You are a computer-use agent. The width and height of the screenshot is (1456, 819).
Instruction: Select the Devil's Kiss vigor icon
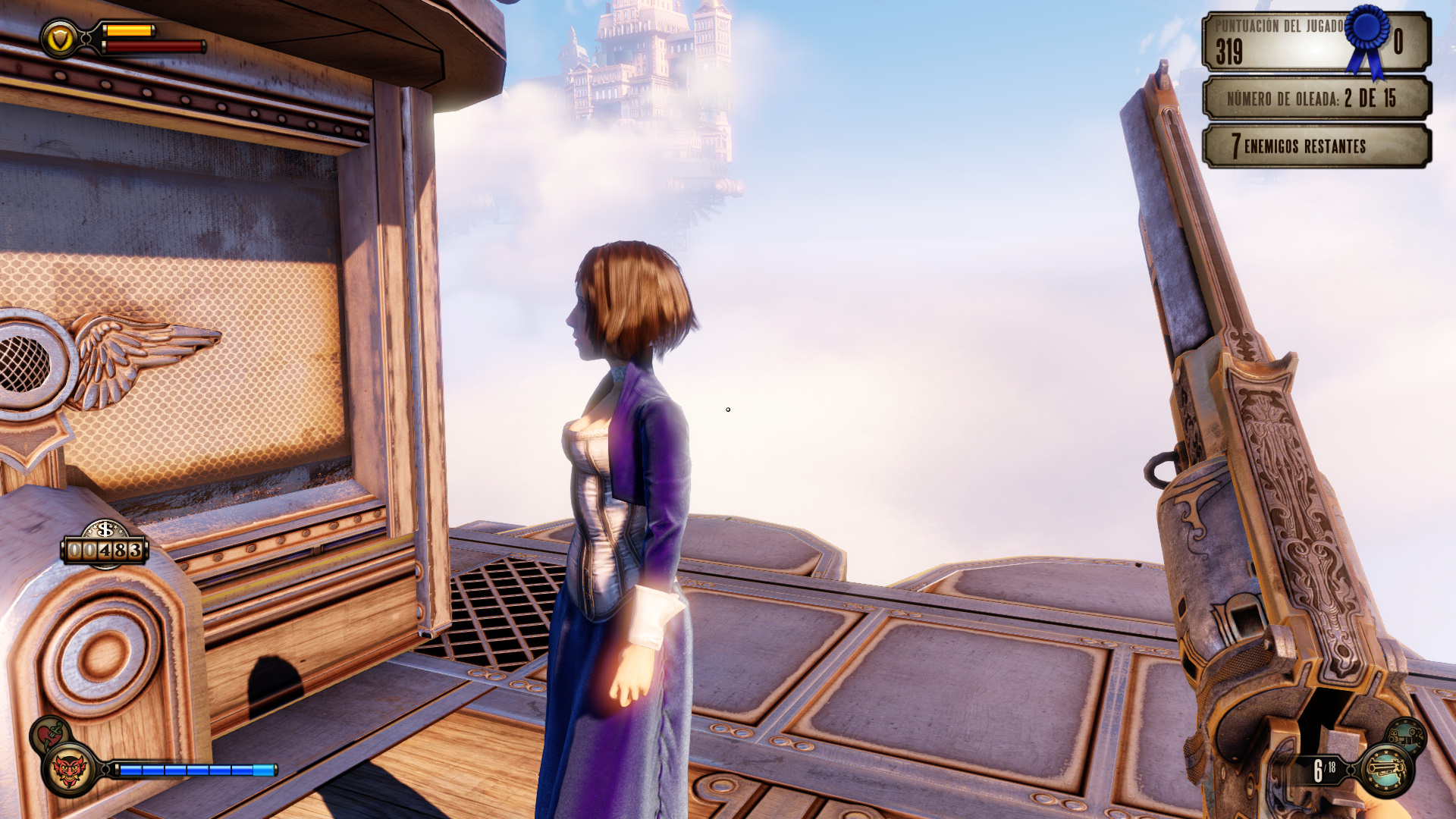69,769
